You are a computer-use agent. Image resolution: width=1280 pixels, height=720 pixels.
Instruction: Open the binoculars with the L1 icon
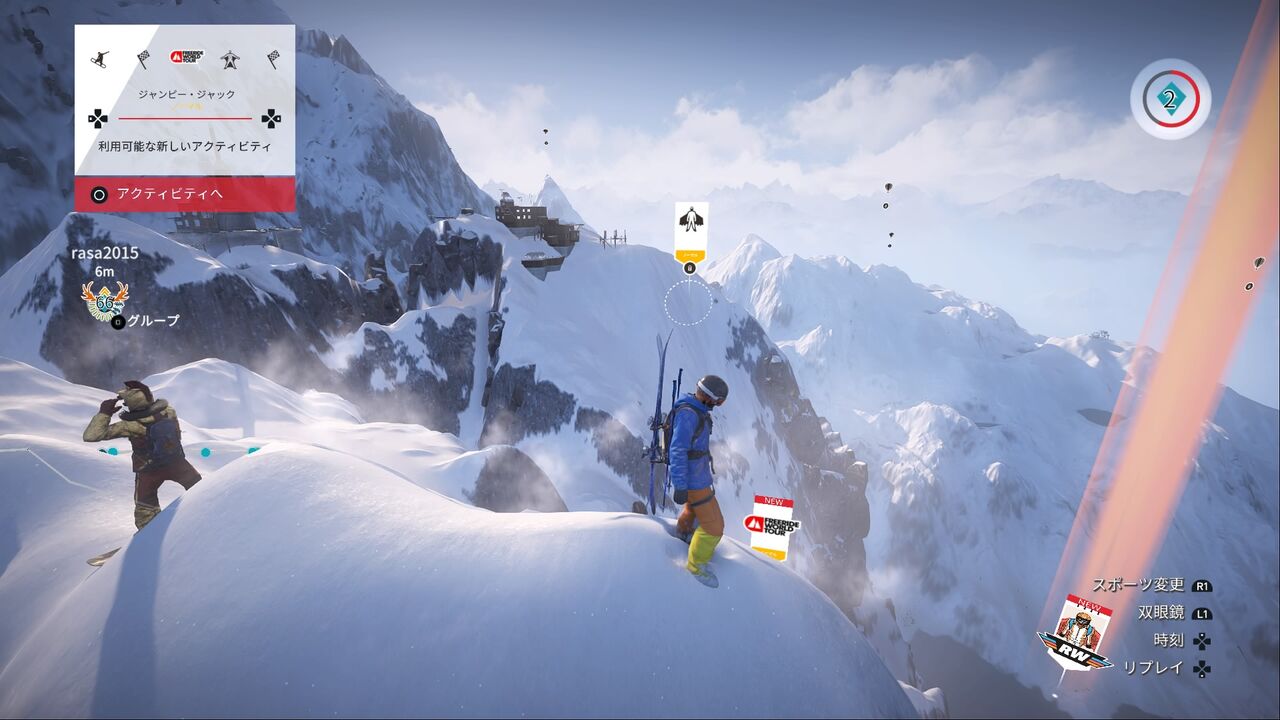click(1203, 613)
